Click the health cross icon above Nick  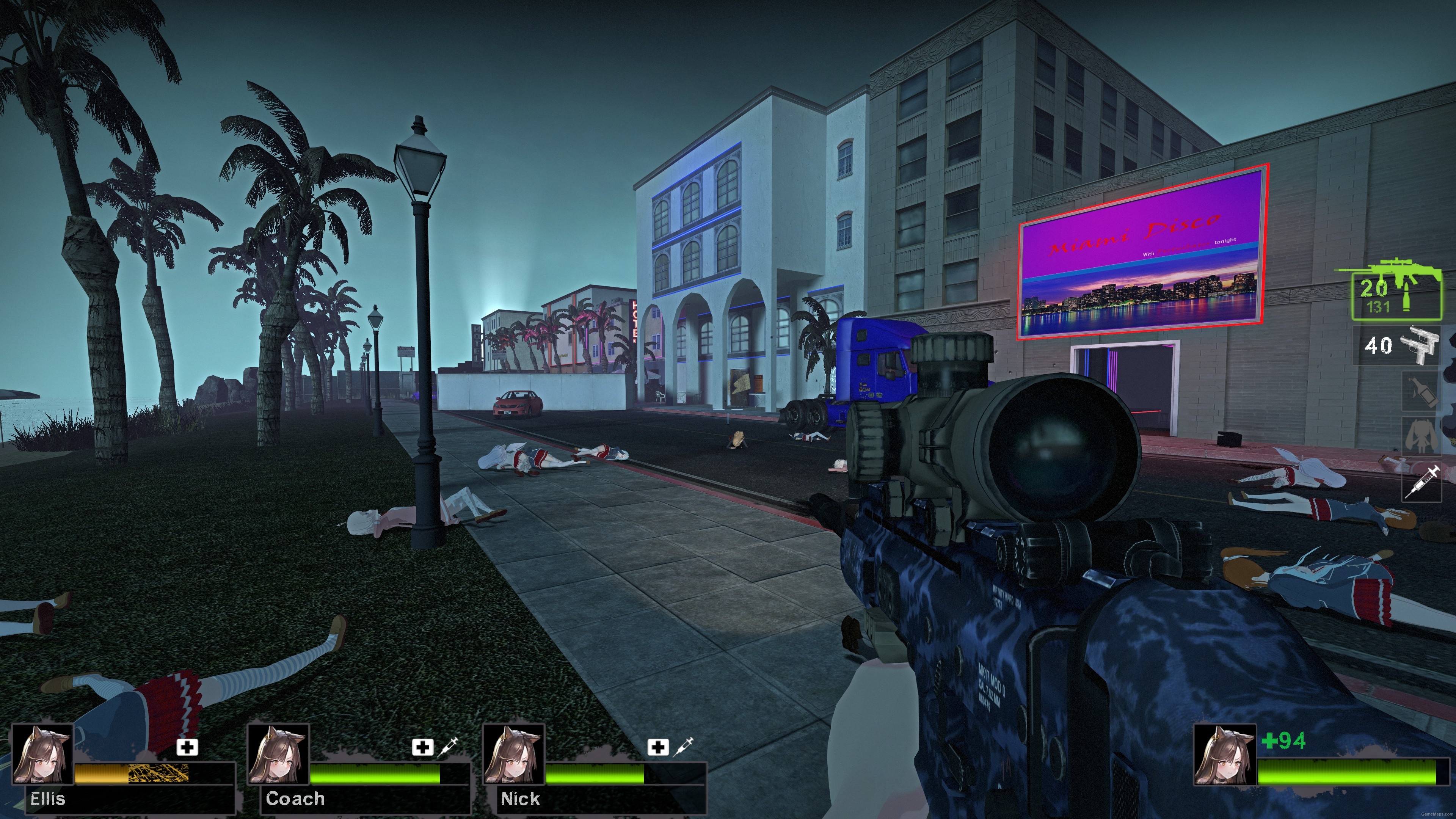659,747
